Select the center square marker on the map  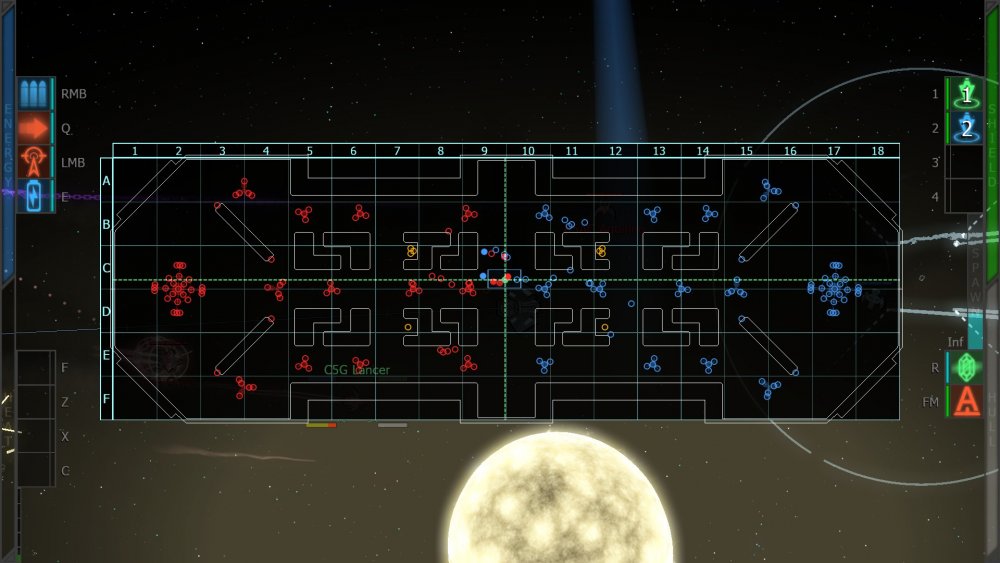pos(504,279)
